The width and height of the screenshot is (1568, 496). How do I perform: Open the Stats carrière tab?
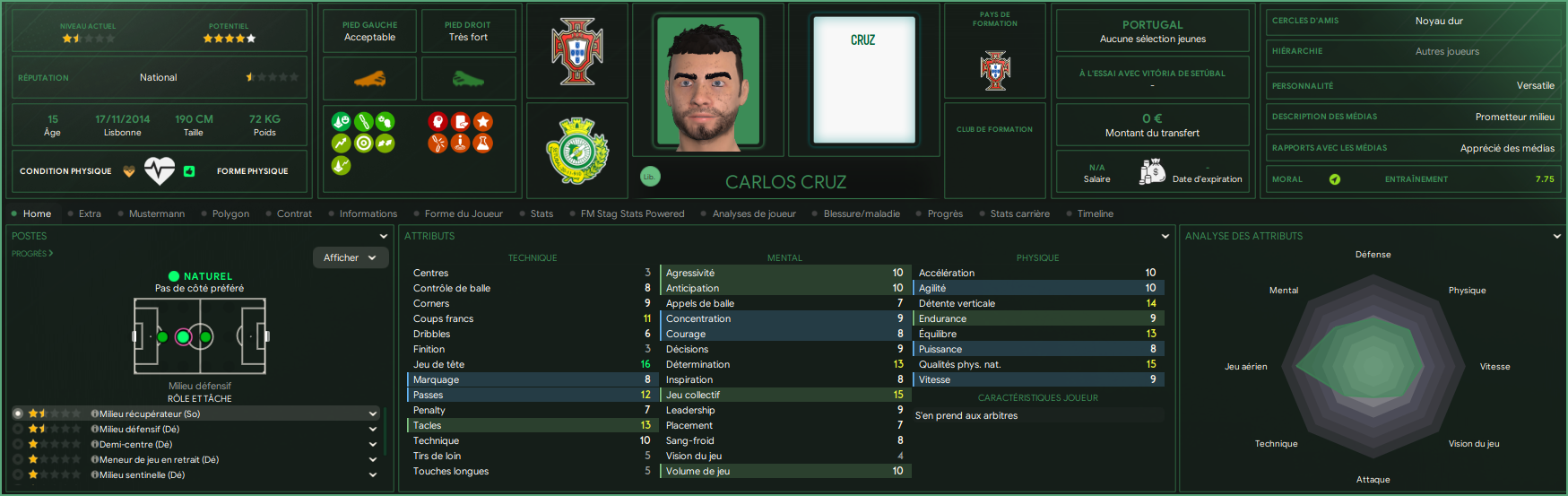tap(1019, 213)
